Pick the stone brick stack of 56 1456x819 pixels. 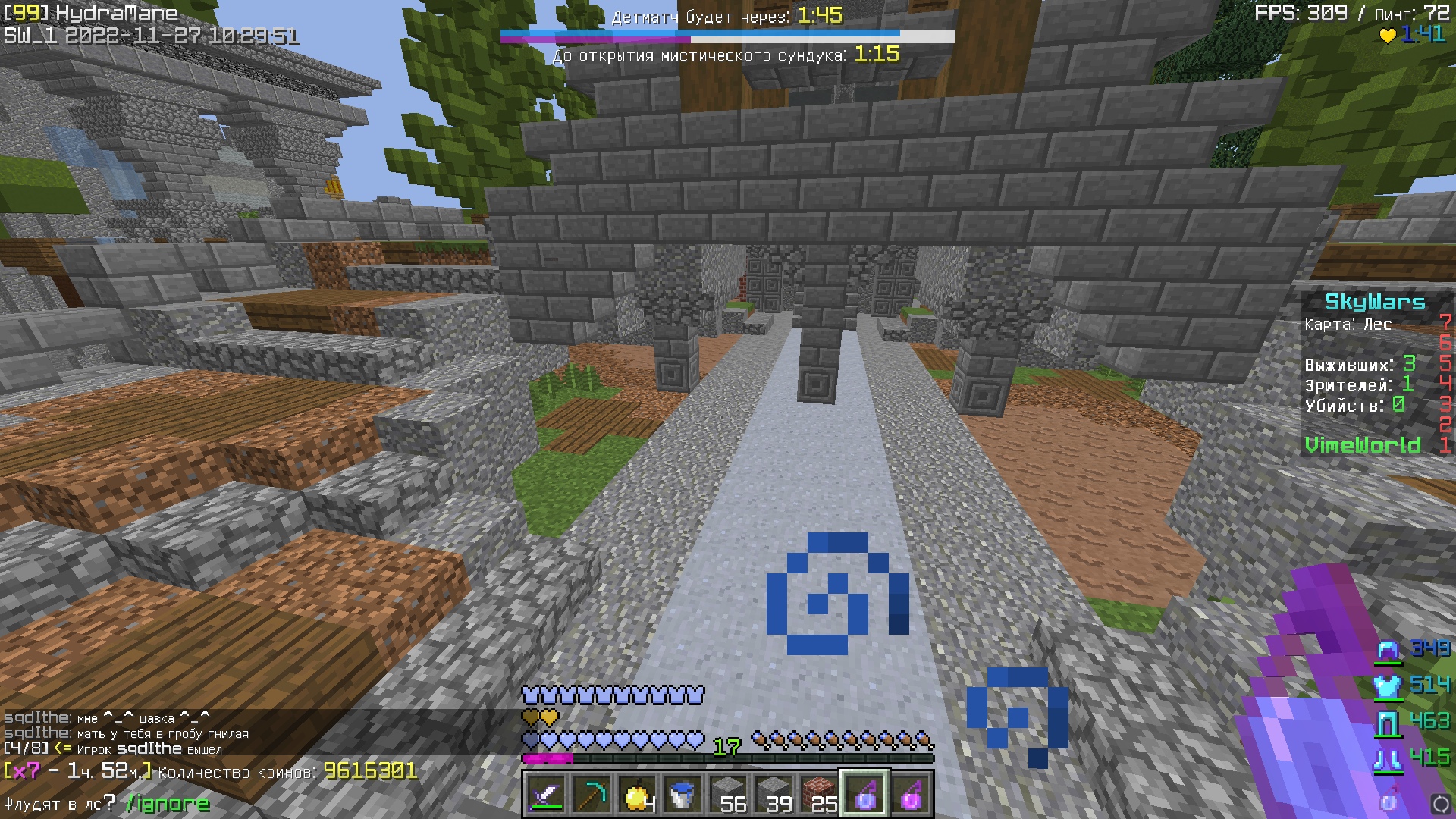(728, 794)
